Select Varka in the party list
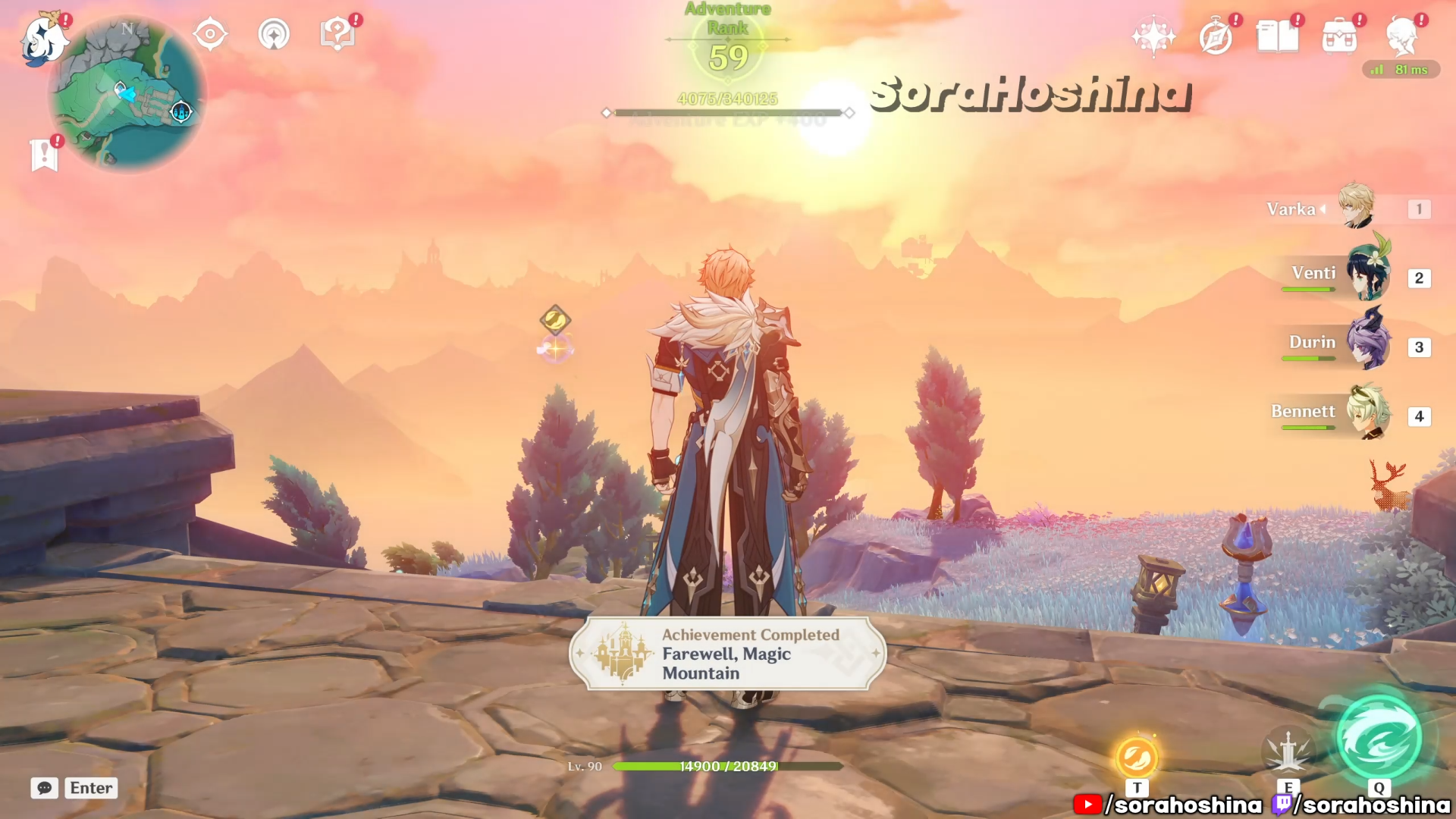Image resolution: width=1456 pixels, height=819 pixels. click(x=1356, y=206)
